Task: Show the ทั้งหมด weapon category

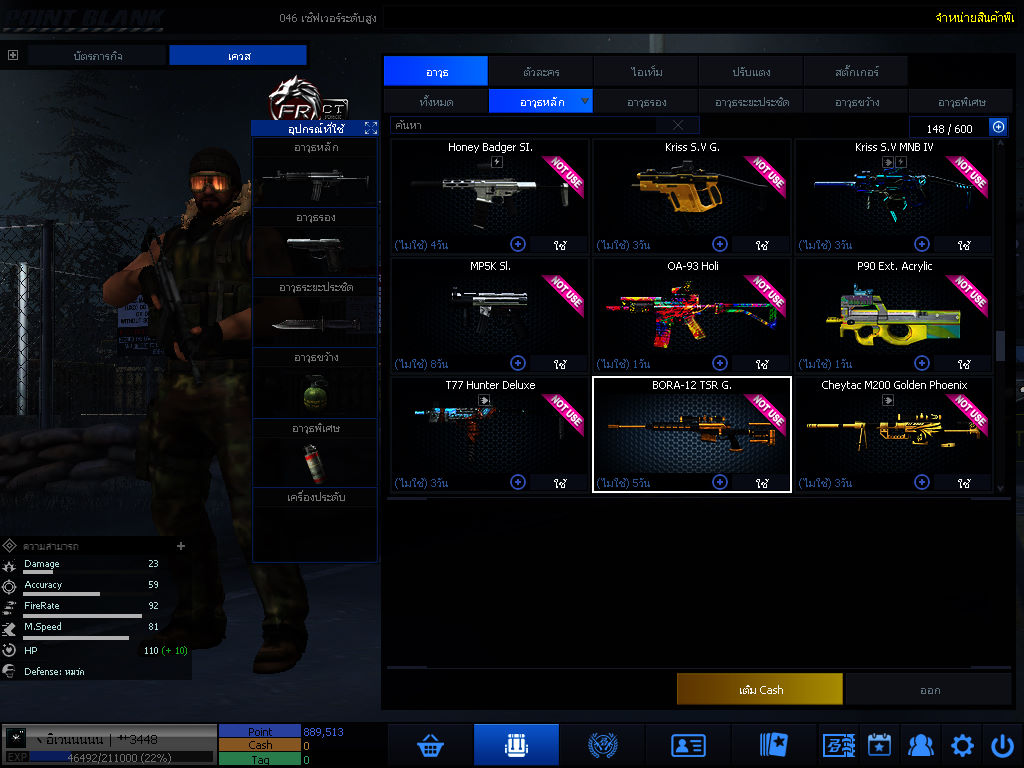Action: coord(436,102)
